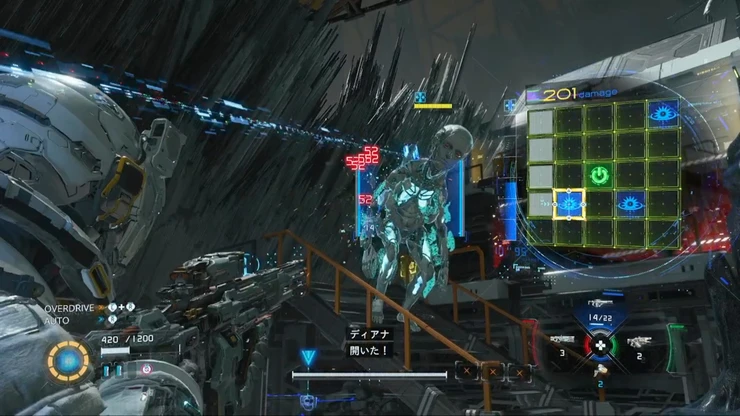Click the yellow-highlighted eye tile
The width and height of the screenshot is (740, 416).
coord(569,204)
